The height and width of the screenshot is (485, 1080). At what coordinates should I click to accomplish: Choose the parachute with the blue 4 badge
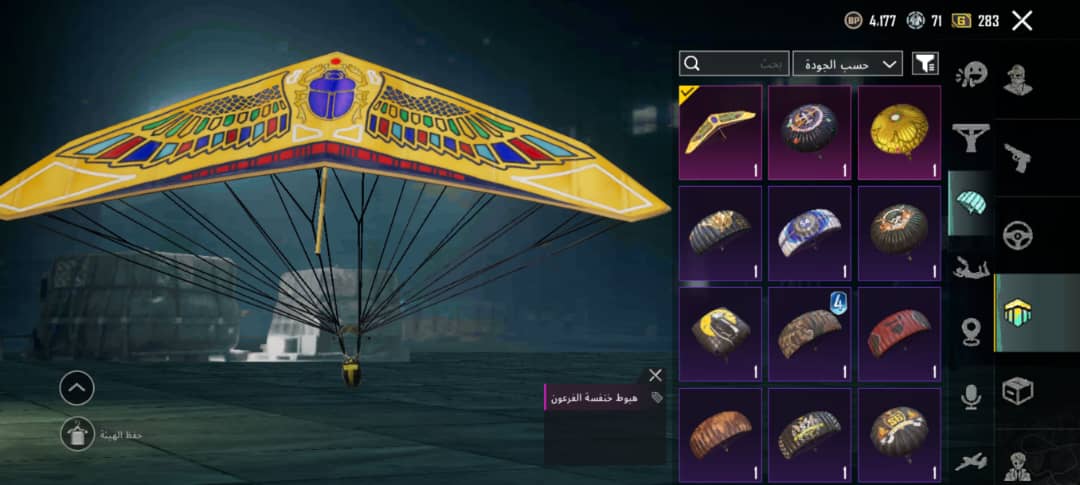pos(810,334)
